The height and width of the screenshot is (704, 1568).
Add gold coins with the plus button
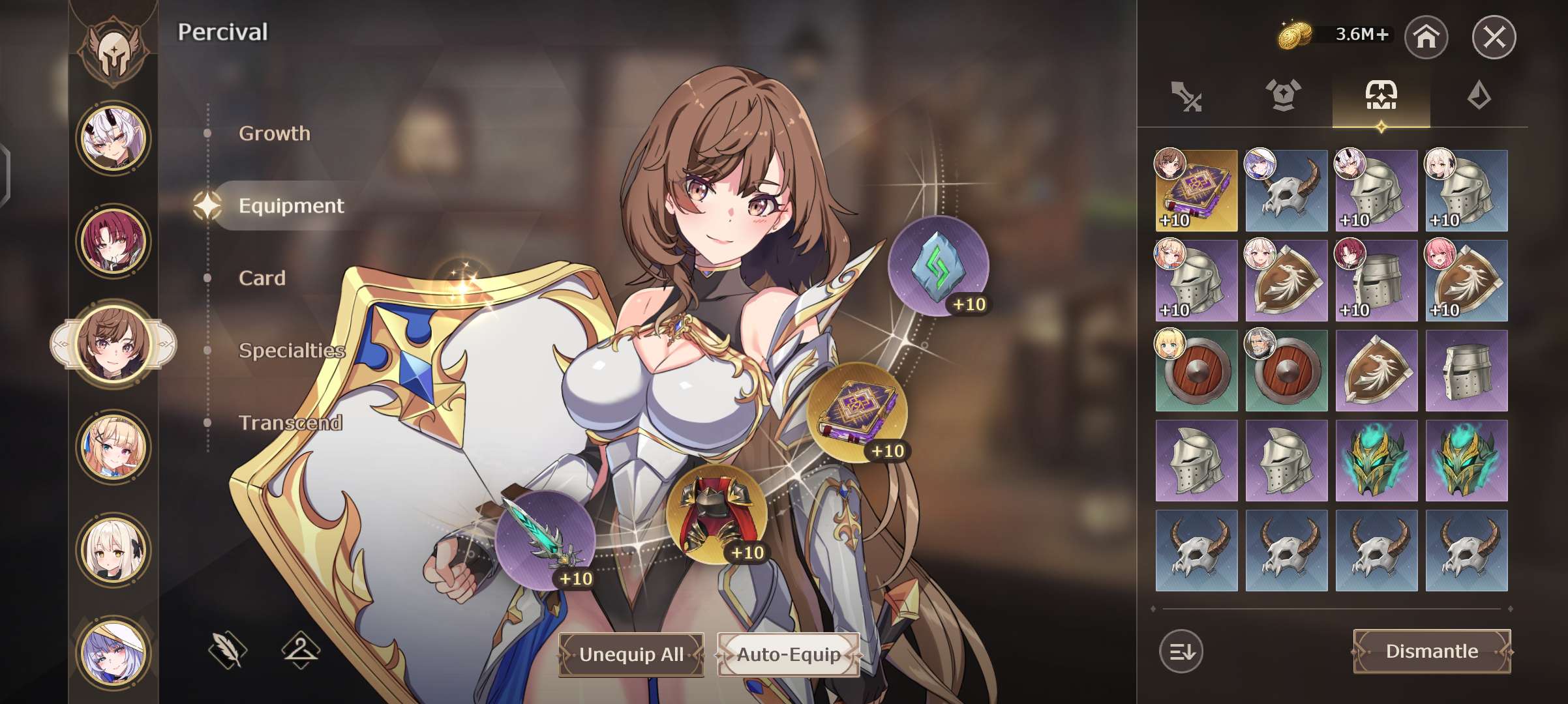(x=1382, y=35)
